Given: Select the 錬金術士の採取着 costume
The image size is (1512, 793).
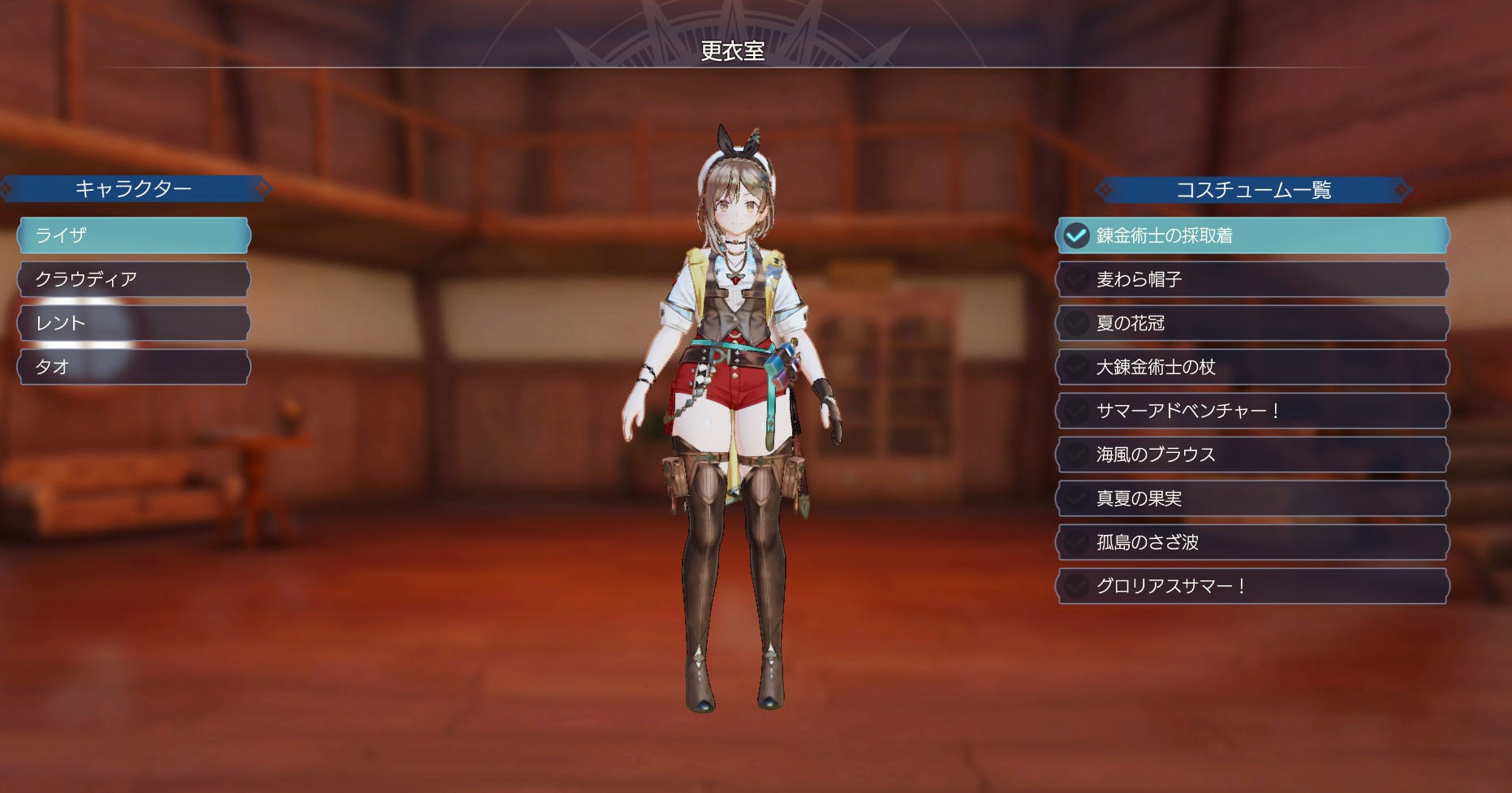Looking at the screenshot, I should (x=1252, y=235).
